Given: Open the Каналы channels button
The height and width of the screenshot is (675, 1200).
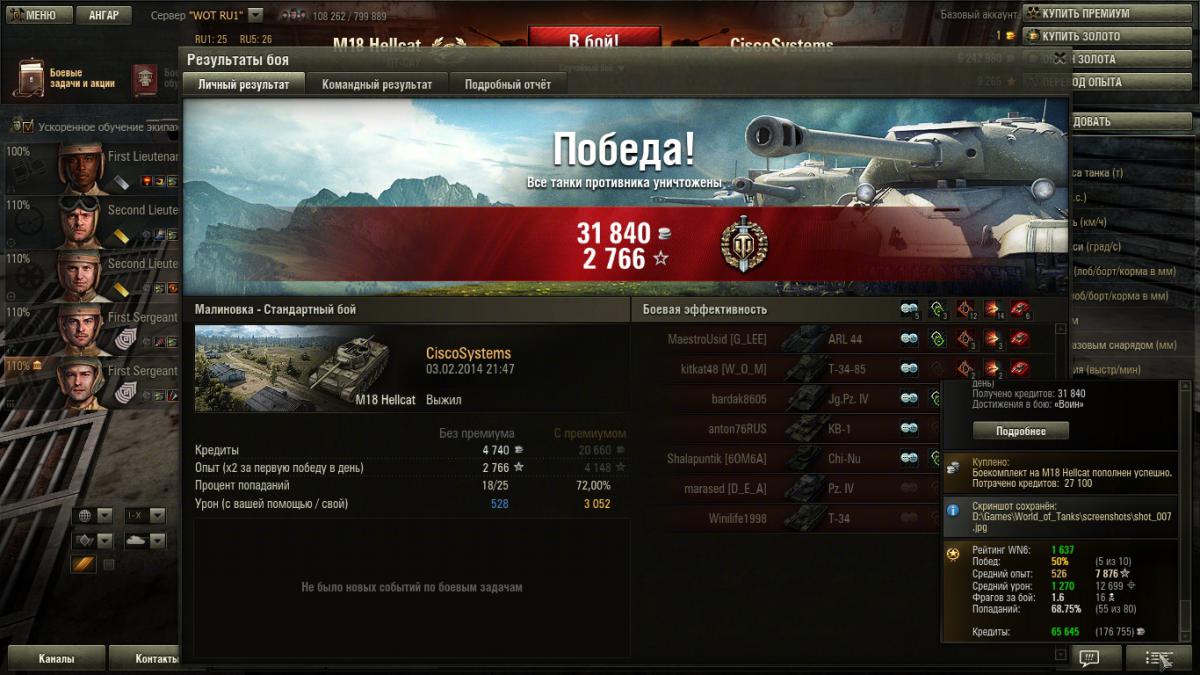Looking at the screenshot, I should (x=56, y=659).
